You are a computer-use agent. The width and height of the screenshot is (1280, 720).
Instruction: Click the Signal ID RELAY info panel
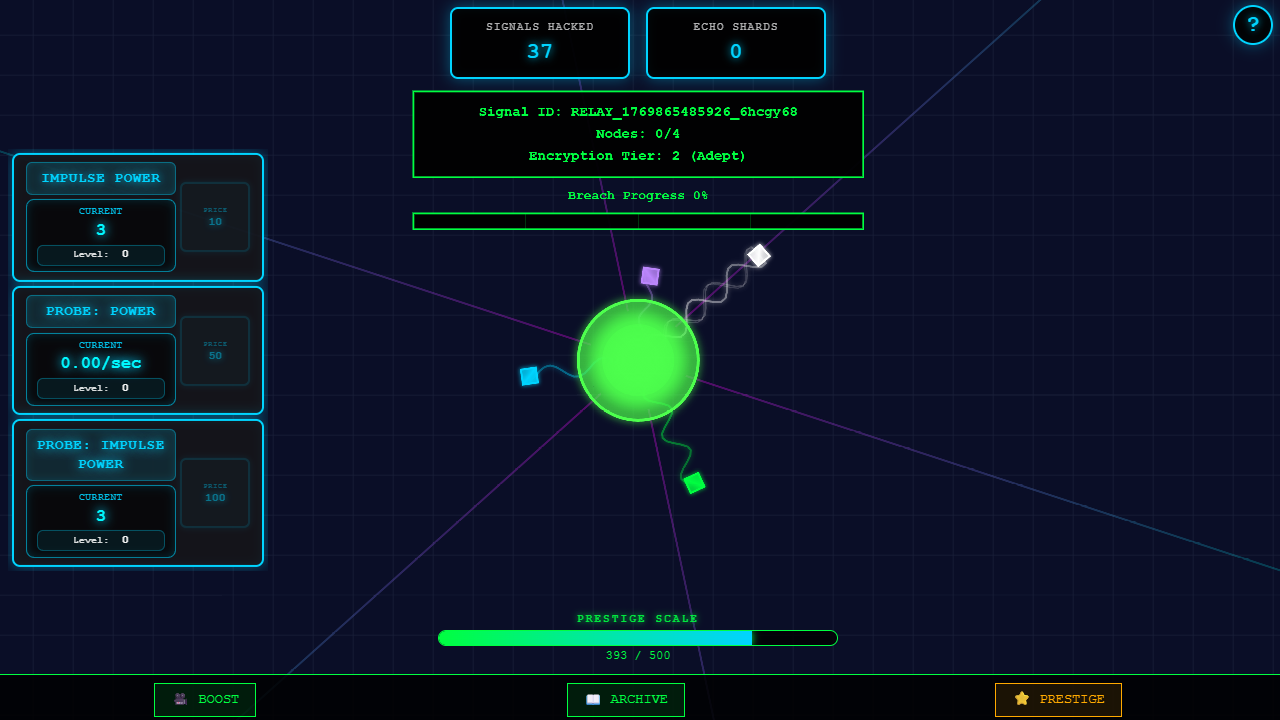click(x=638, y=134)
